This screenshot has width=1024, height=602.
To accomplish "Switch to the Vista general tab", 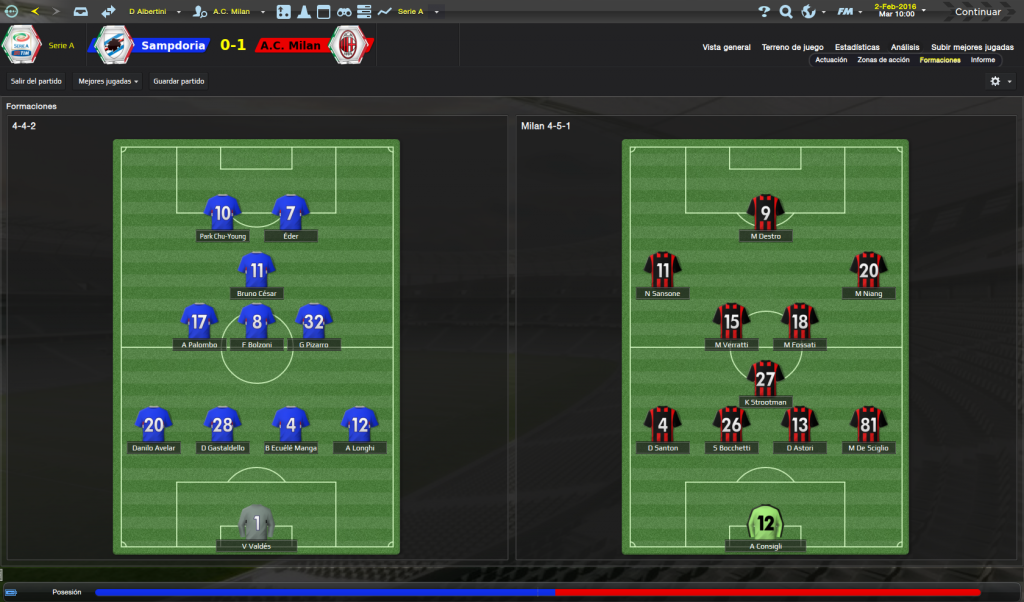I will (726, 47).
